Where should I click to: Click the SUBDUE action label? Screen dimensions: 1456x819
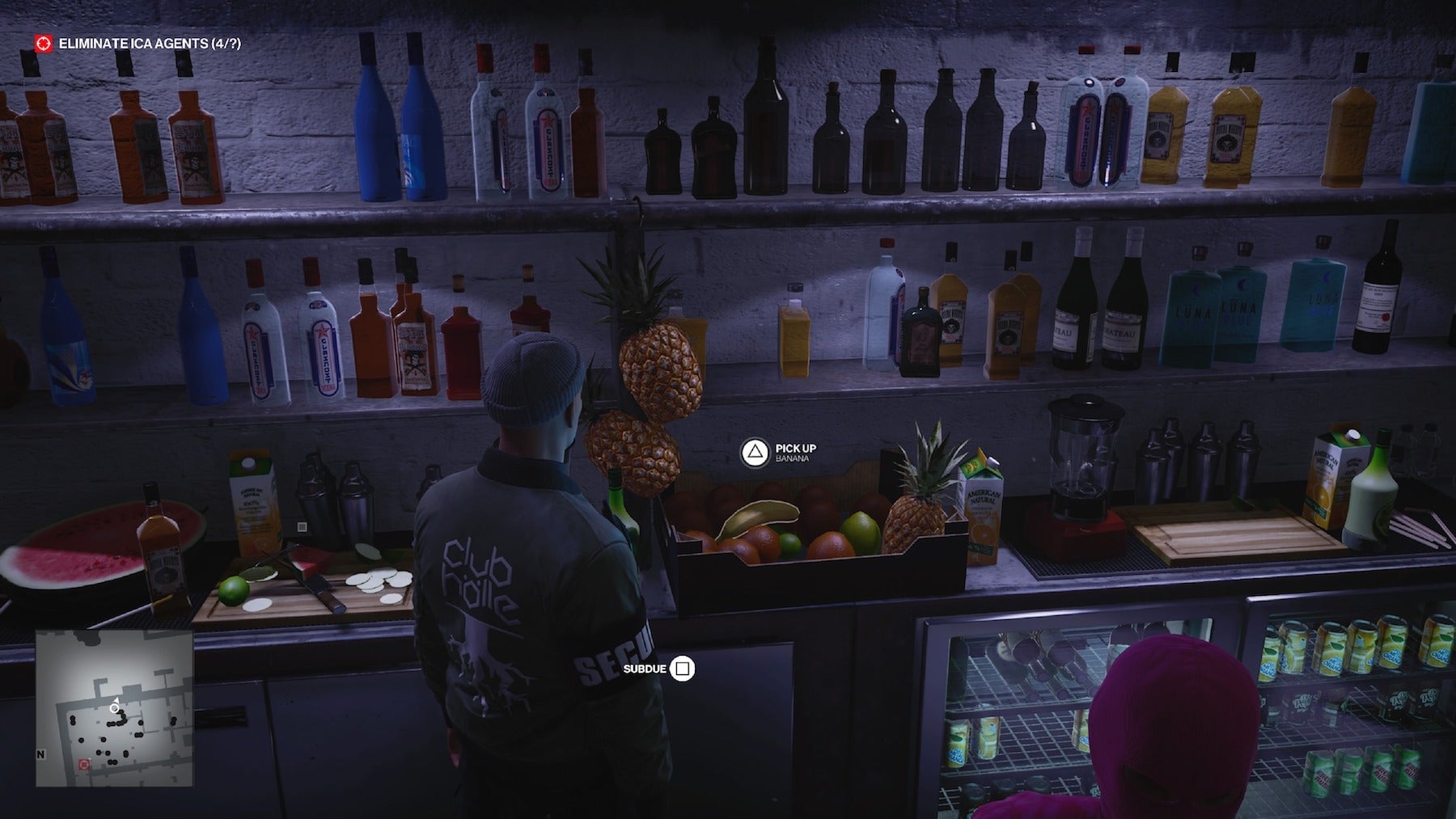tap(644, 669)
